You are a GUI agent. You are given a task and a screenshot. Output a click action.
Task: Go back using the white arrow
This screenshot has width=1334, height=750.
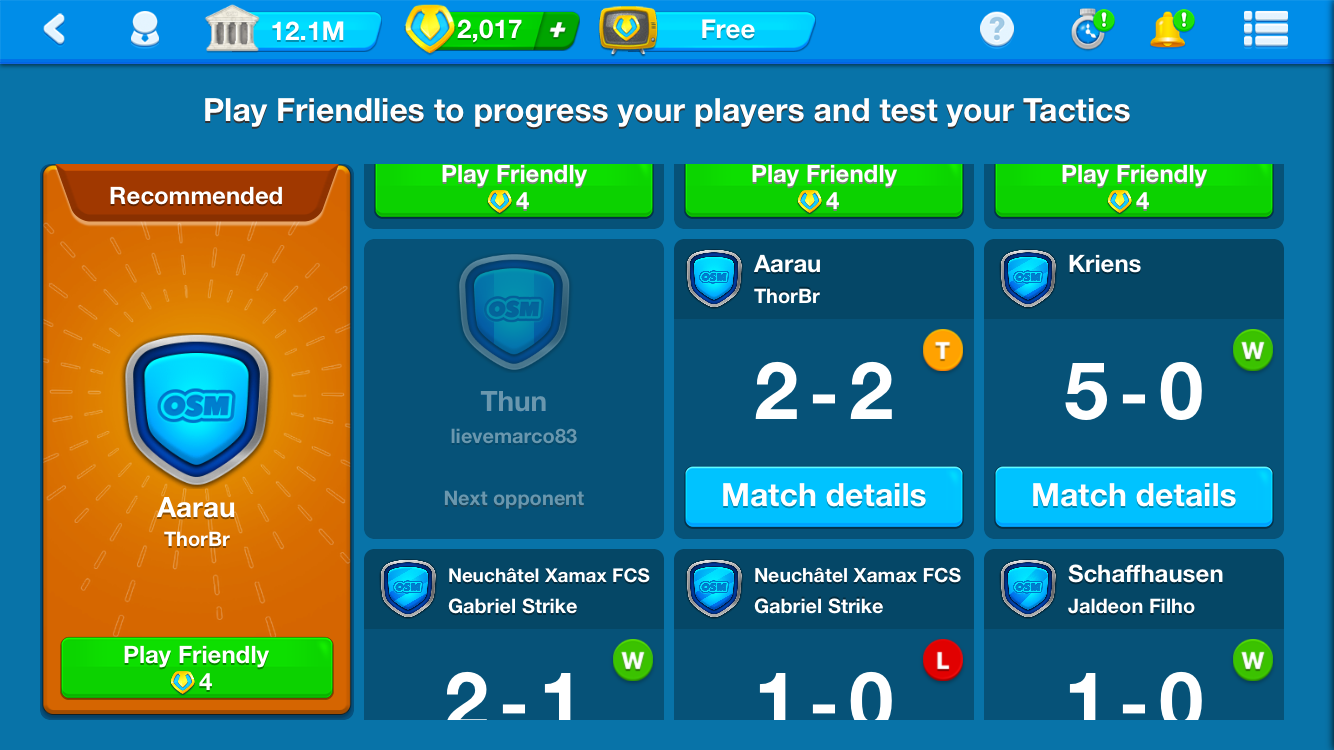[x=55, y=30]
